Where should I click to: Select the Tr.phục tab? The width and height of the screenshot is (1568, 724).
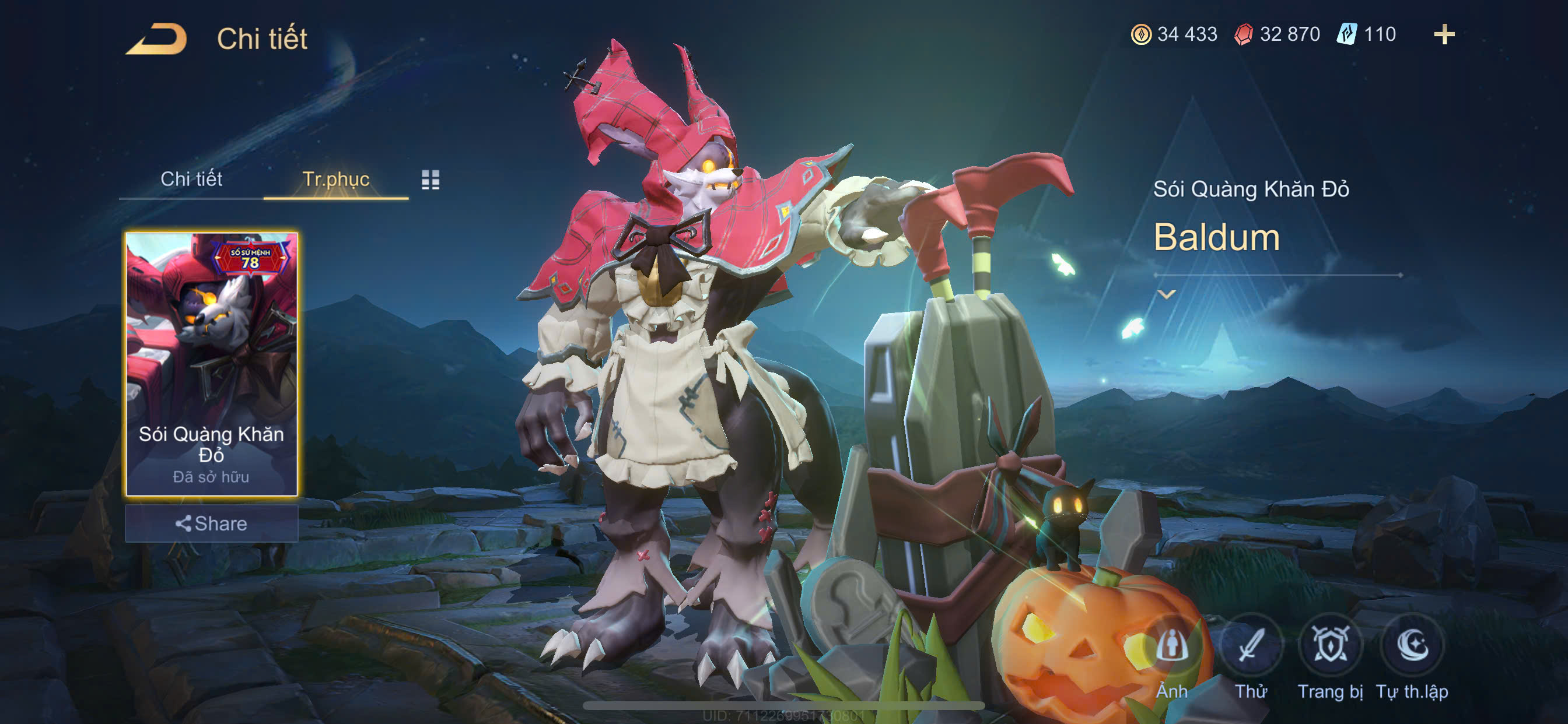coord(335,179)
